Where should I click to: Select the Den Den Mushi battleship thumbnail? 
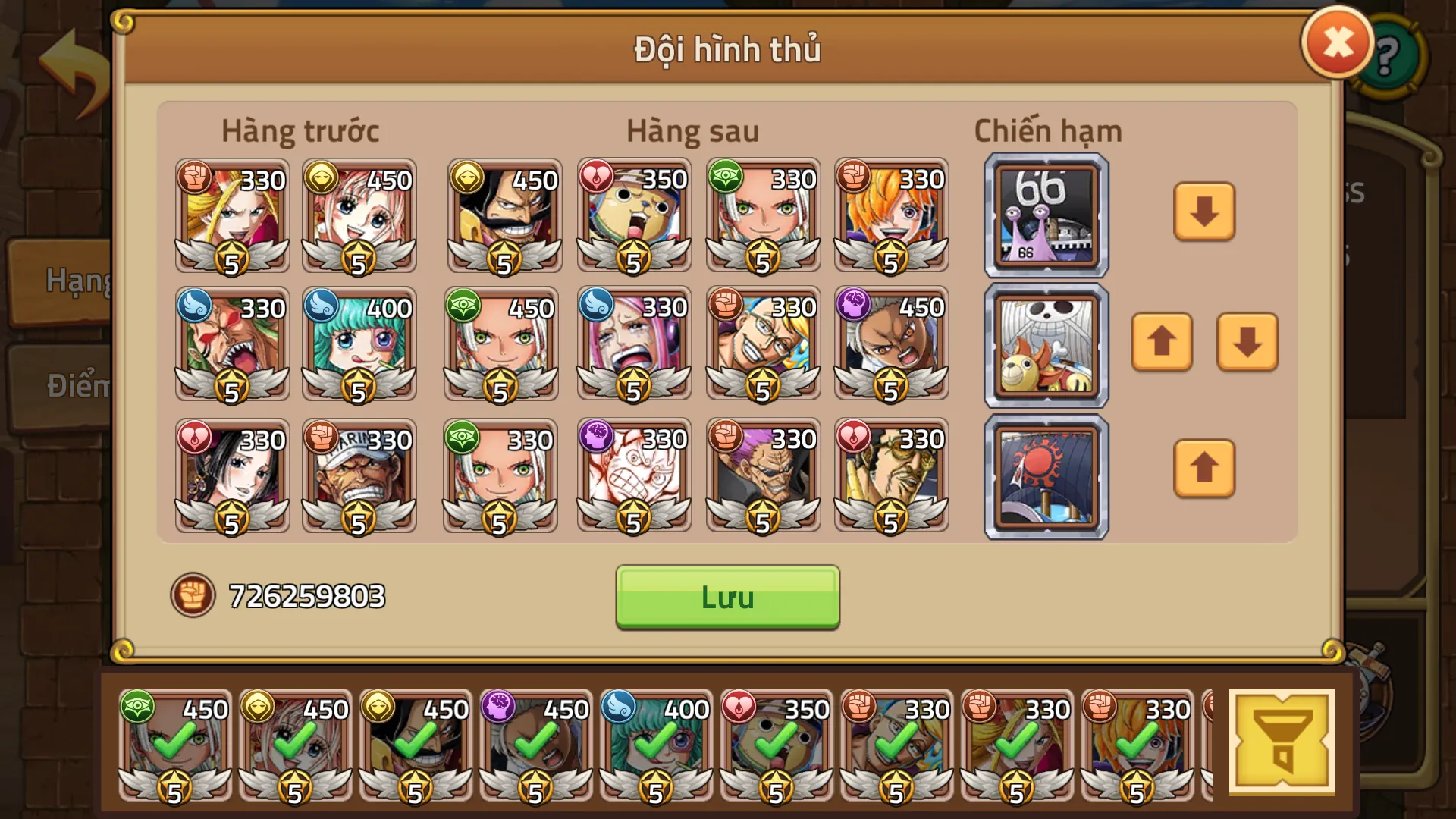click(x=1045, y=215)
